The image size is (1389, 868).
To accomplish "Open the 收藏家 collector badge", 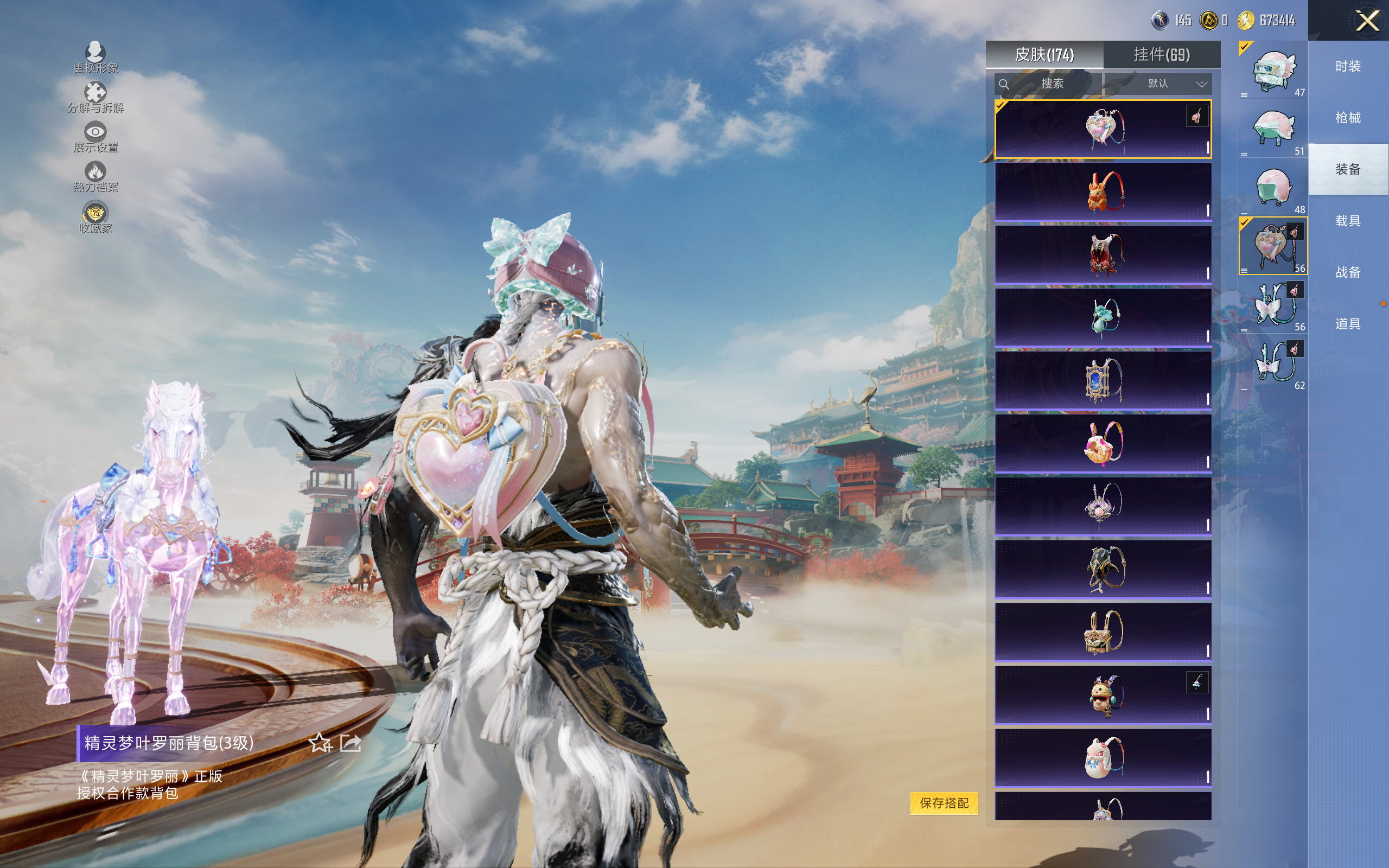I will pos(95,218).
